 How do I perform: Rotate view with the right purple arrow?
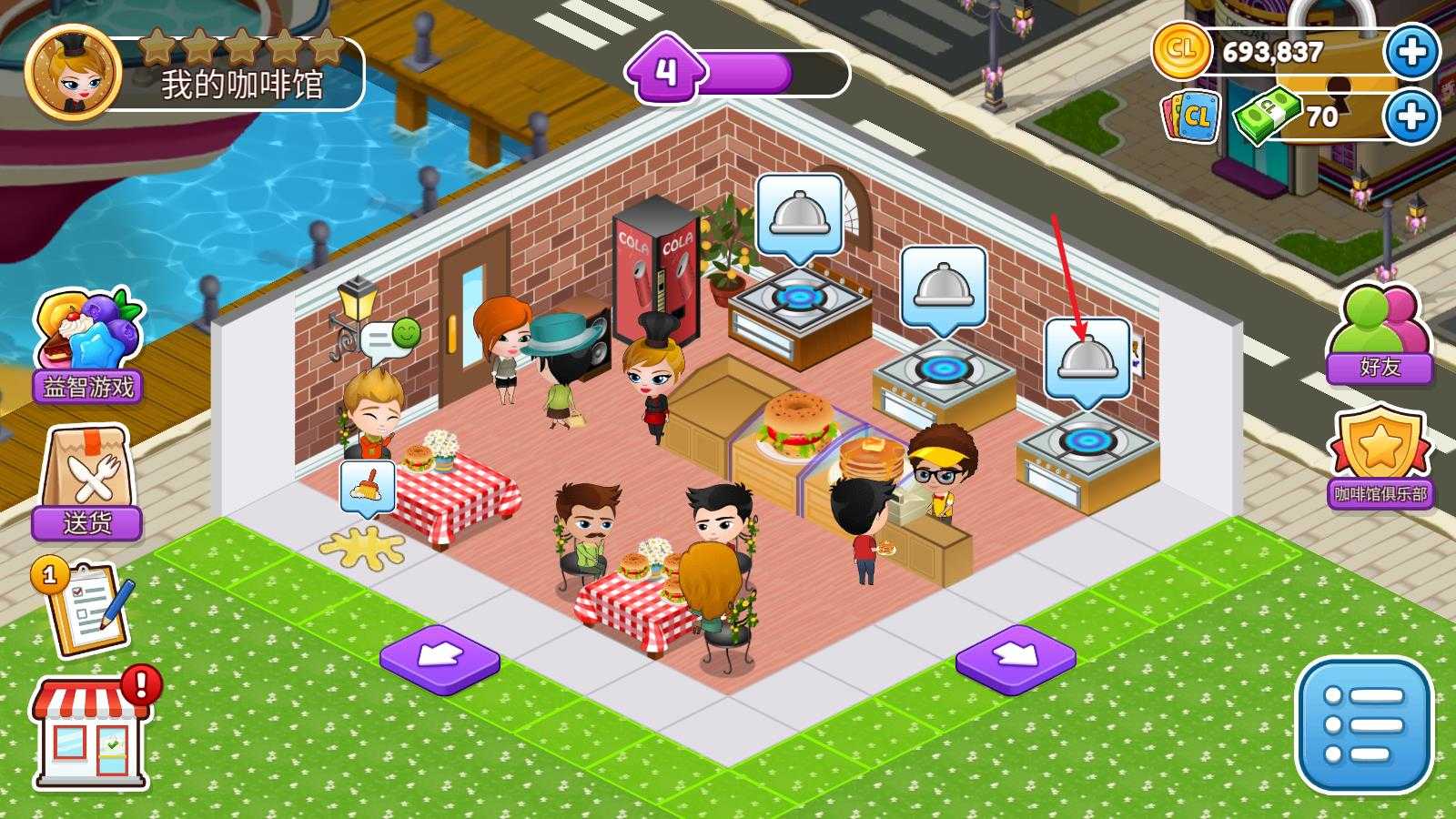1016,657
